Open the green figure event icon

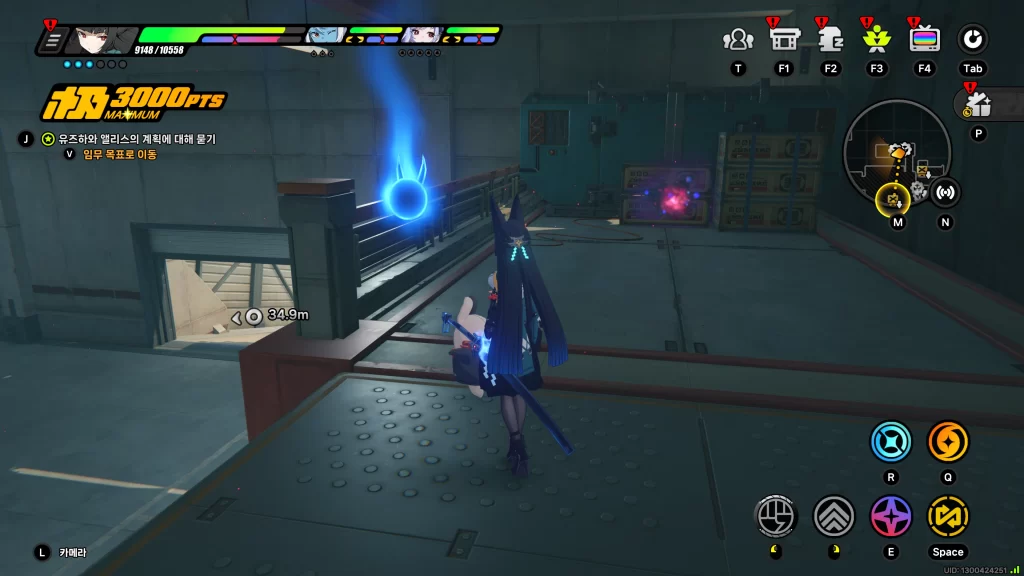coord(877,40)
